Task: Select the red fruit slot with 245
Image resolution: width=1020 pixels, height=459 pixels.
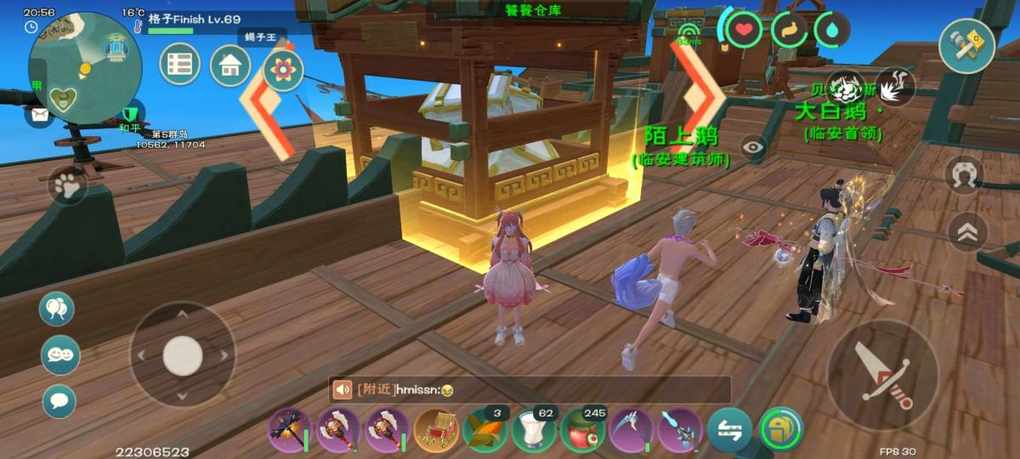Action: 582,430
